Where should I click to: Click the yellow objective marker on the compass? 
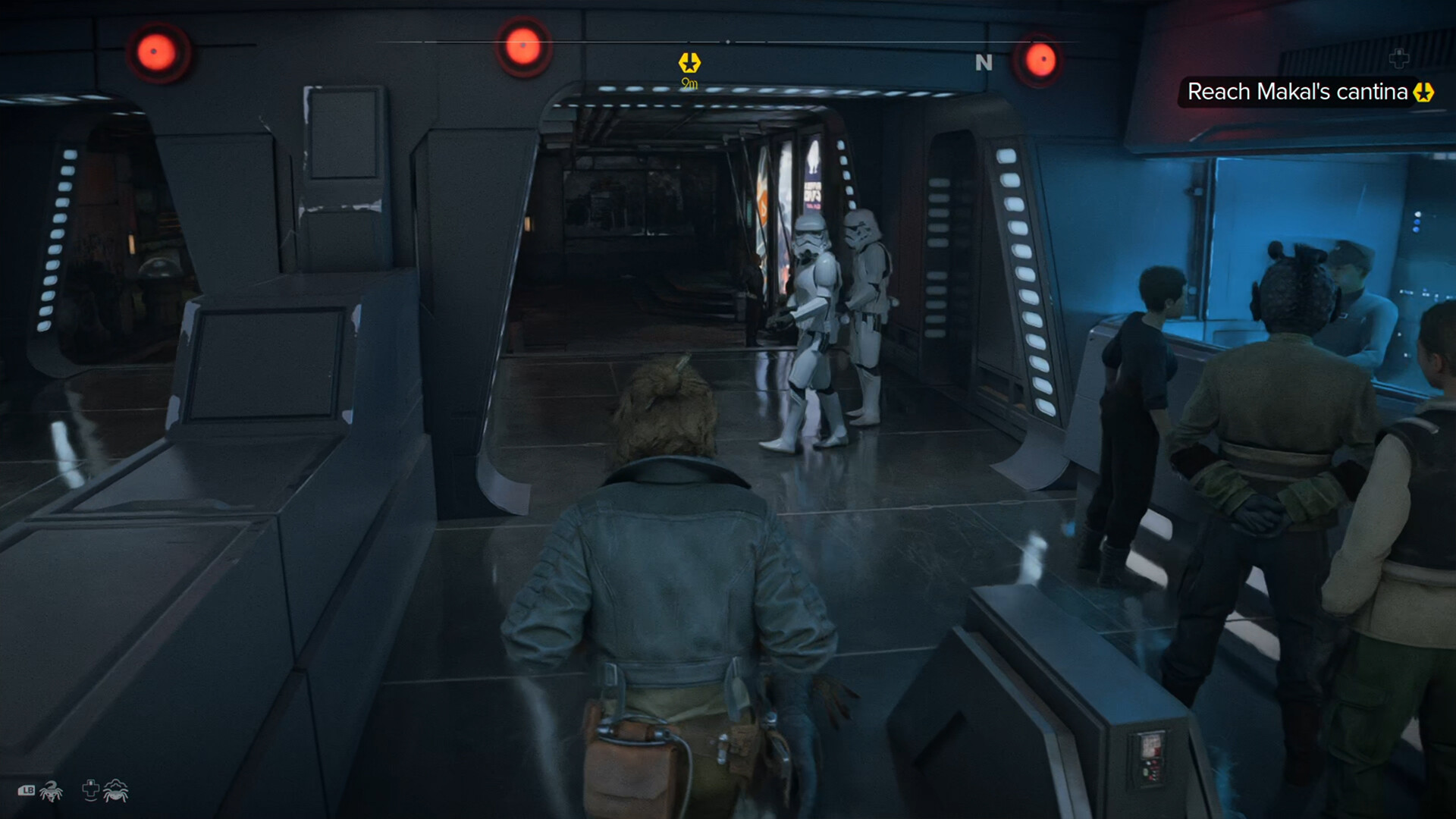coord(689,63)
